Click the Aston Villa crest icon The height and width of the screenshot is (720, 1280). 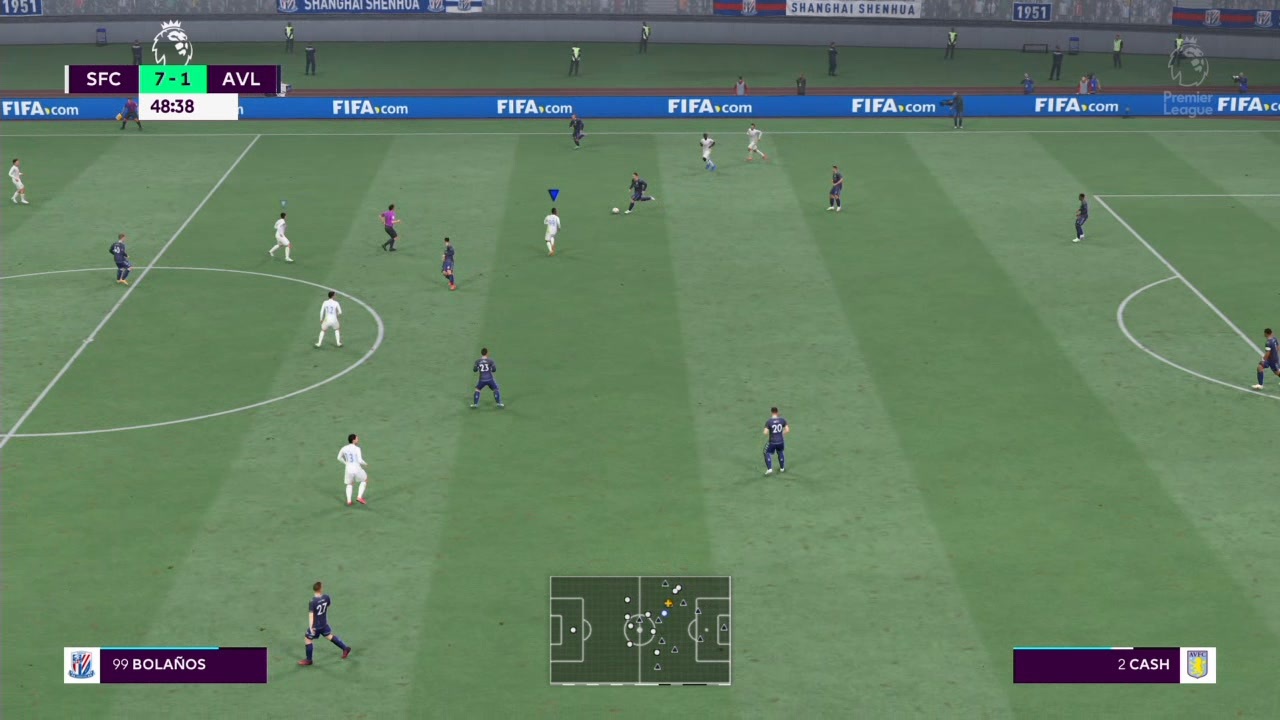coord(1198,664)
